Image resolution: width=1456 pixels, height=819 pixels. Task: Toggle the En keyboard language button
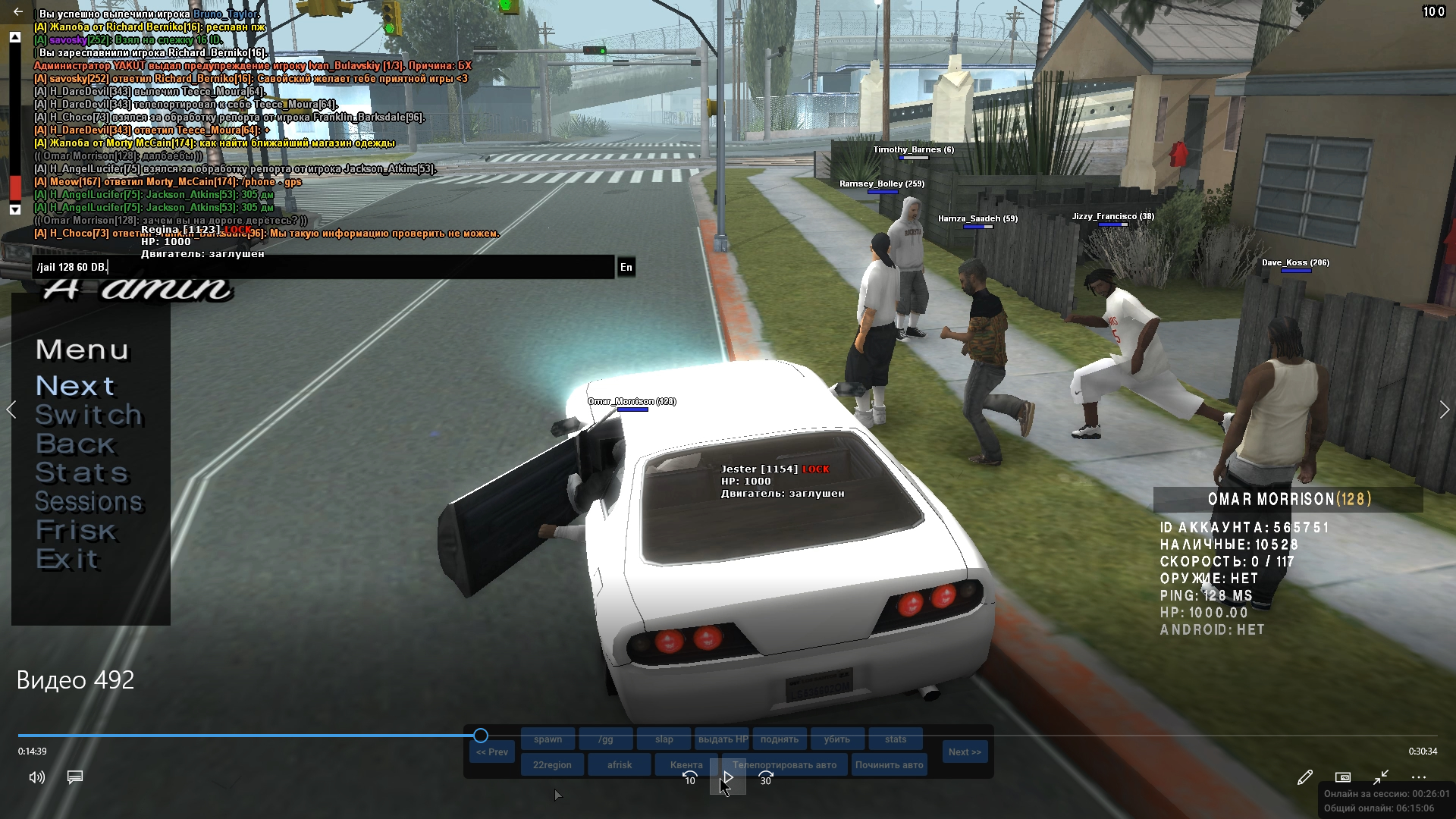coord(626,267)
